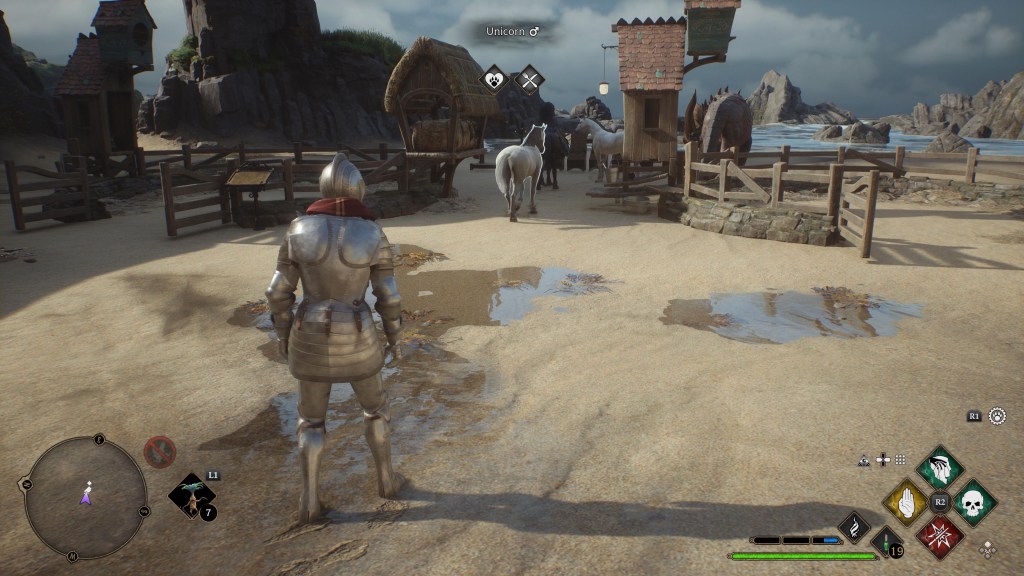Open the circular minimap
1024x576 pixels.
86,497
